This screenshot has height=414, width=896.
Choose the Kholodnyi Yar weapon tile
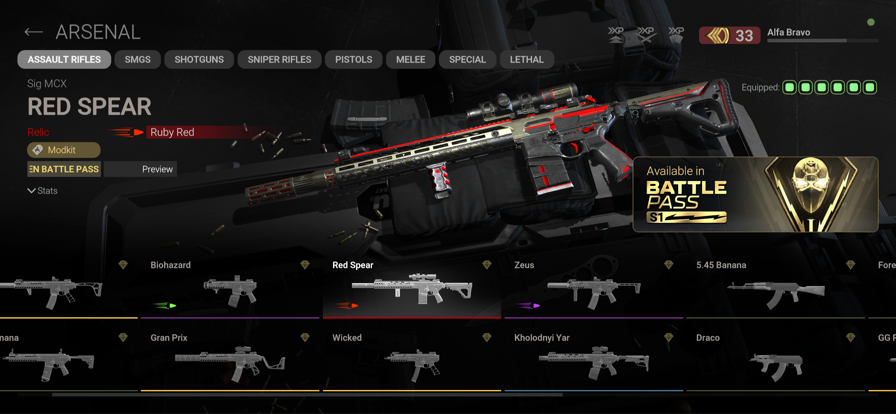[x=594, y=362]
